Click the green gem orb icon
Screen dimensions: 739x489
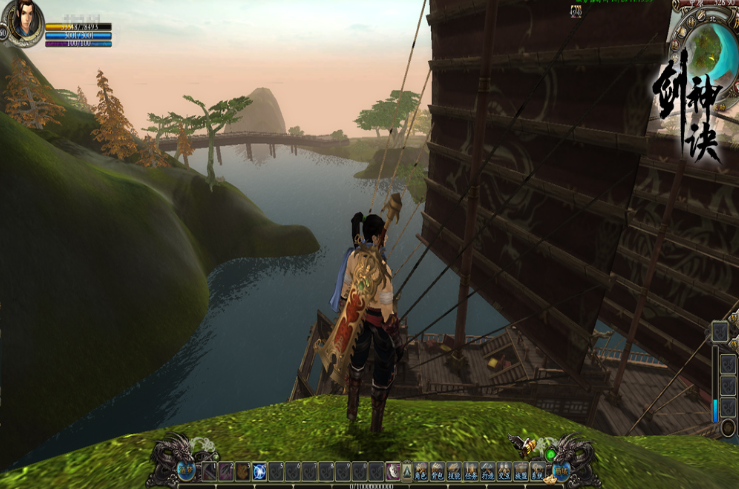pyautogui.click(x=549, y=455)
